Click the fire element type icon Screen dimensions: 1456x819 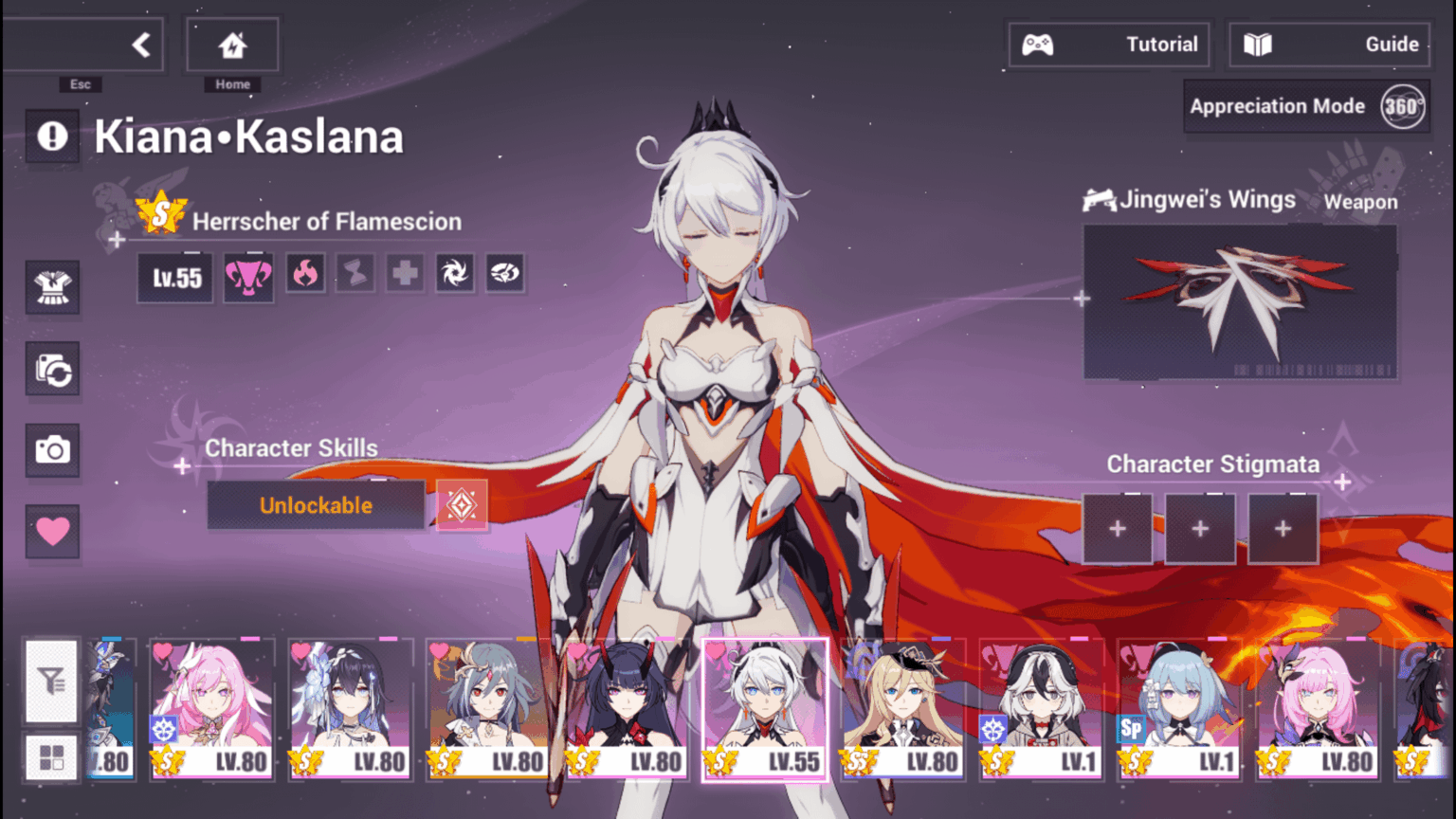pos(305,273)
